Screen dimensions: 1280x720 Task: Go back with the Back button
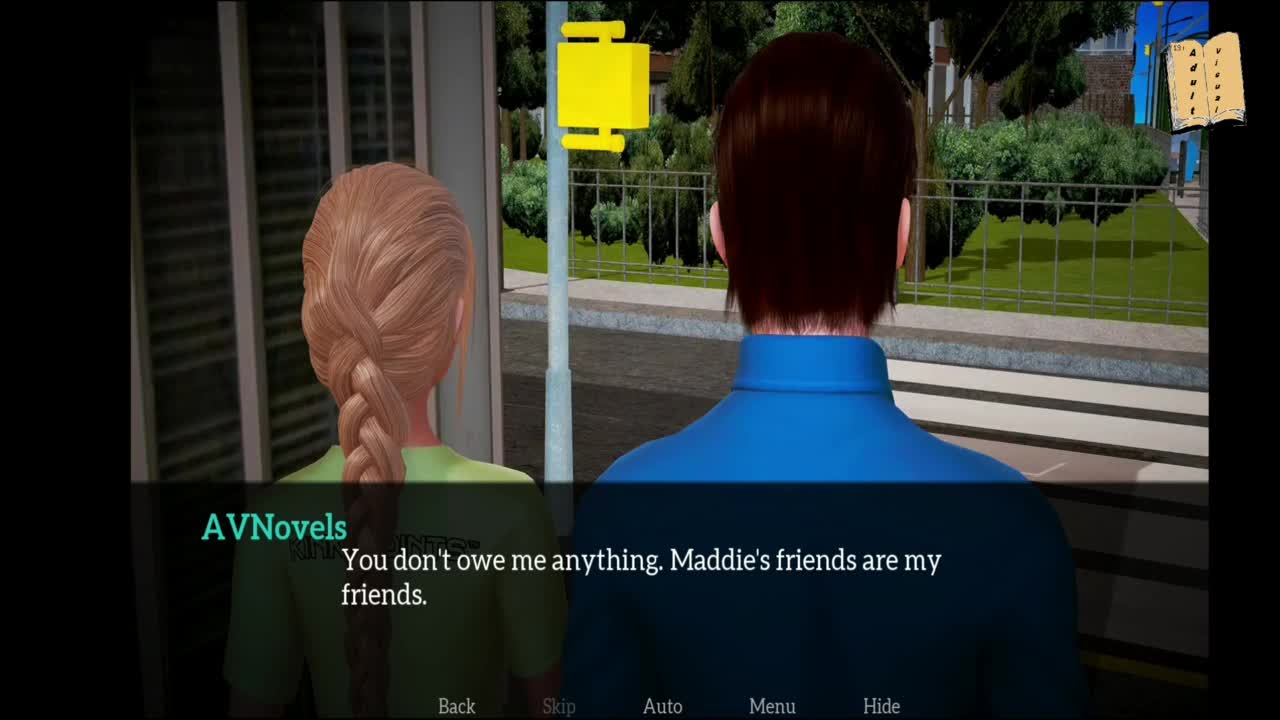[x=456, y=706]
